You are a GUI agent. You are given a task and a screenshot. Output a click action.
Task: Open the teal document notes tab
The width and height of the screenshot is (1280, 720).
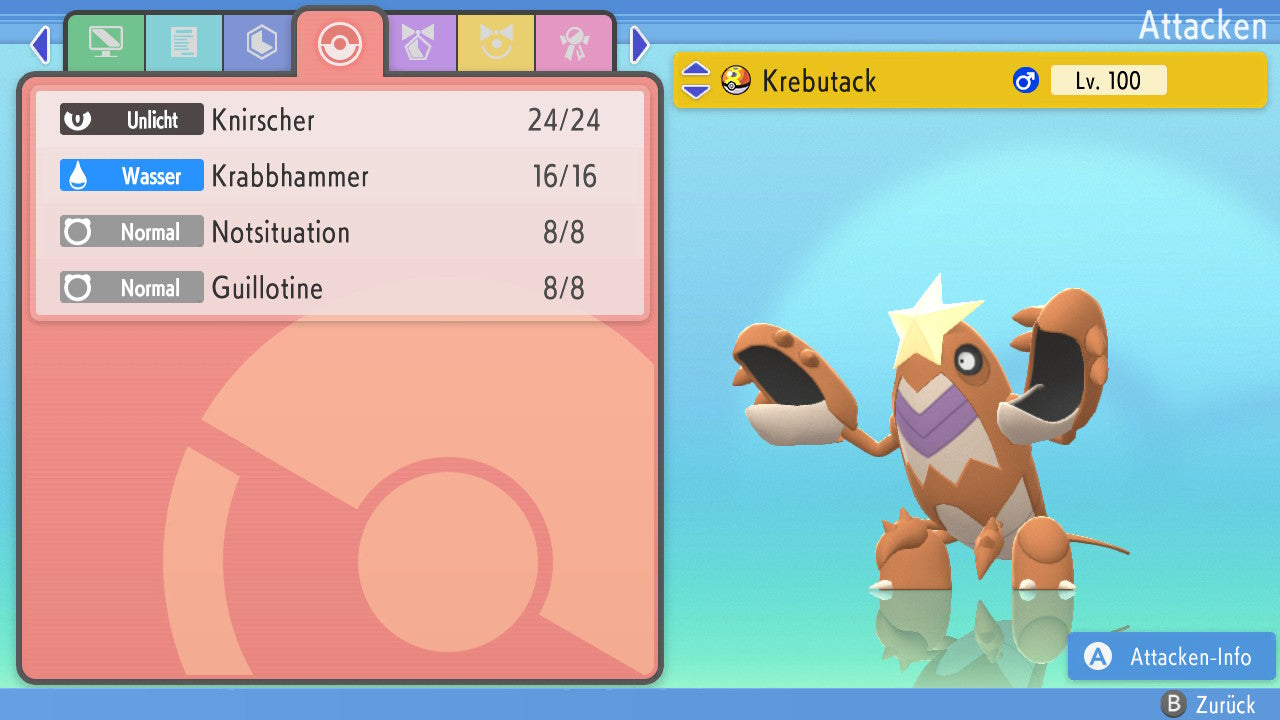pos(183,43)
